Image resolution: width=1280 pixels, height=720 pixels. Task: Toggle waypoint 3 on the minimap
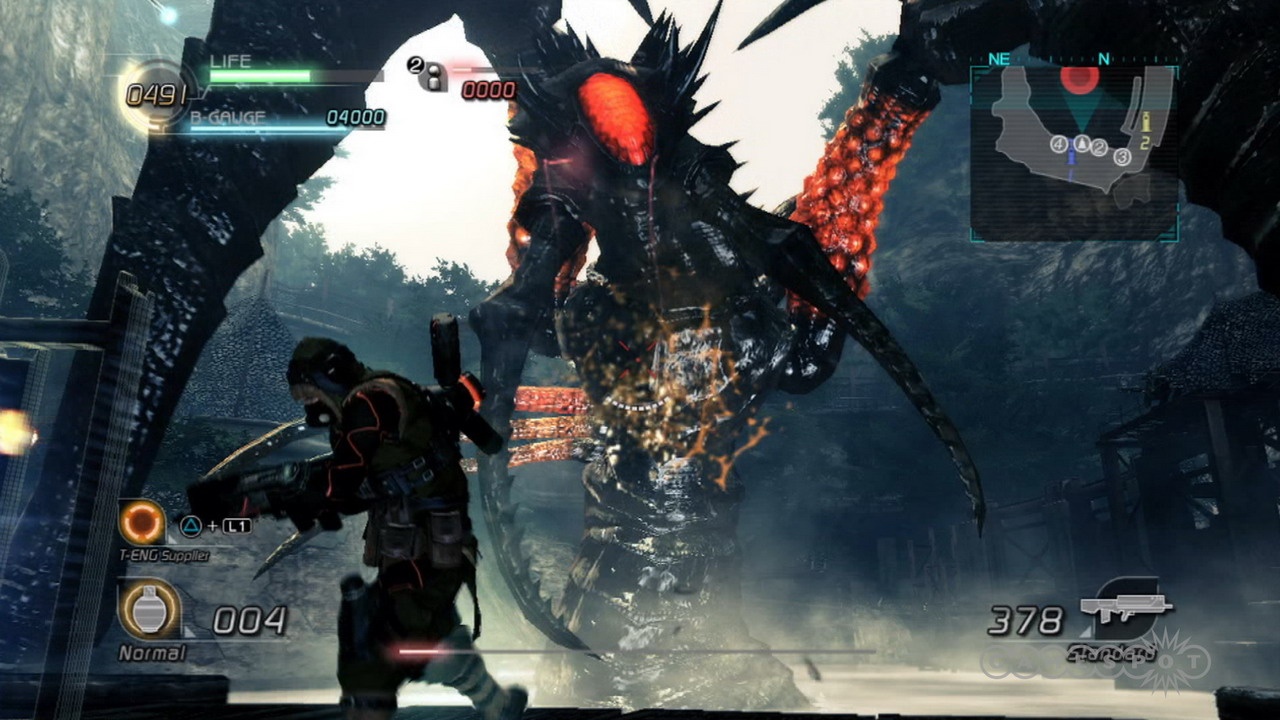tap(1123, 157)
